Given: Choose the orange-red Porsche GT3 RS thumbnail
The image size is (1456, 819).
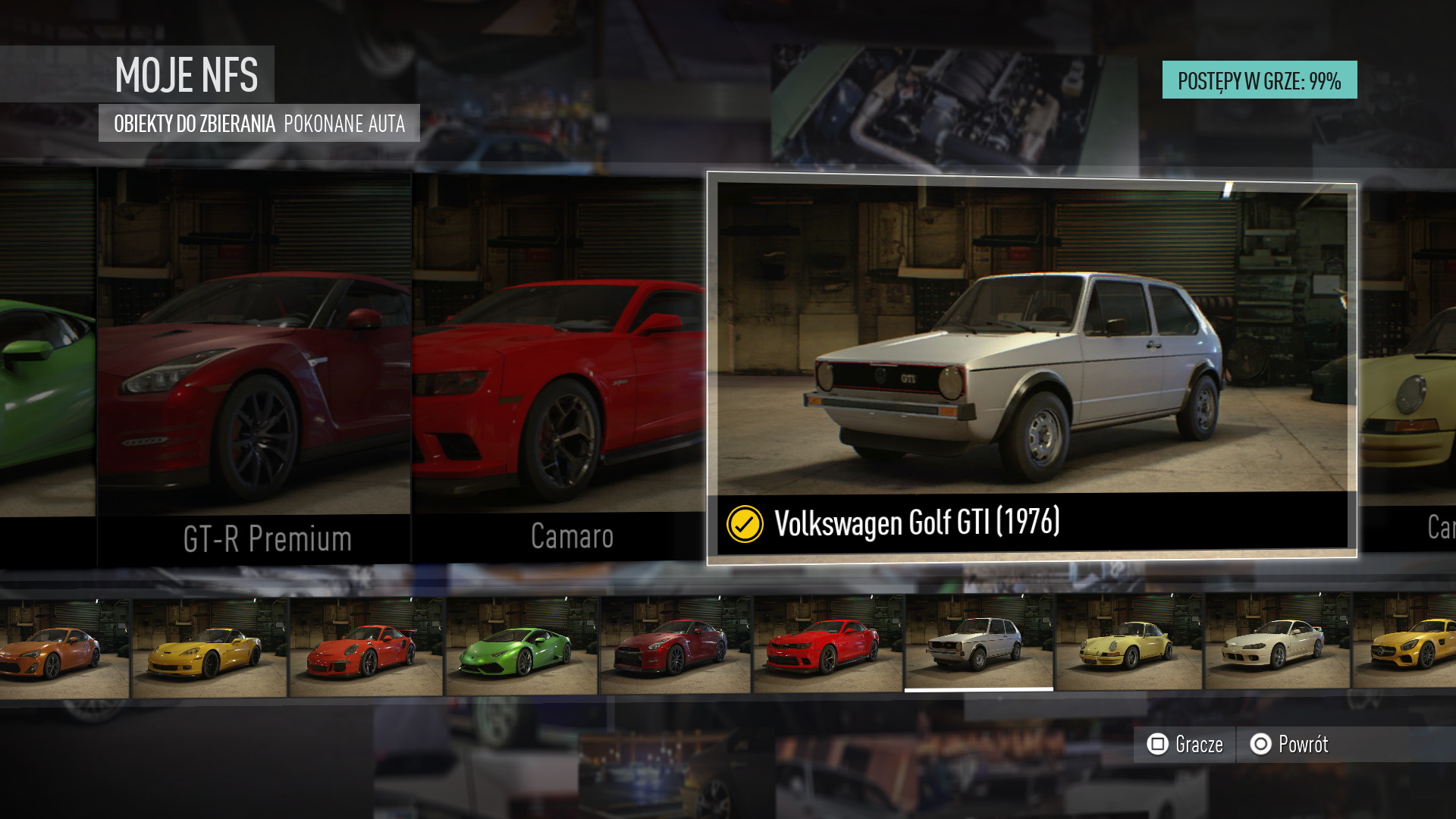Looking at the screenshot, I should pyautogui.click(x=366, y=648).
